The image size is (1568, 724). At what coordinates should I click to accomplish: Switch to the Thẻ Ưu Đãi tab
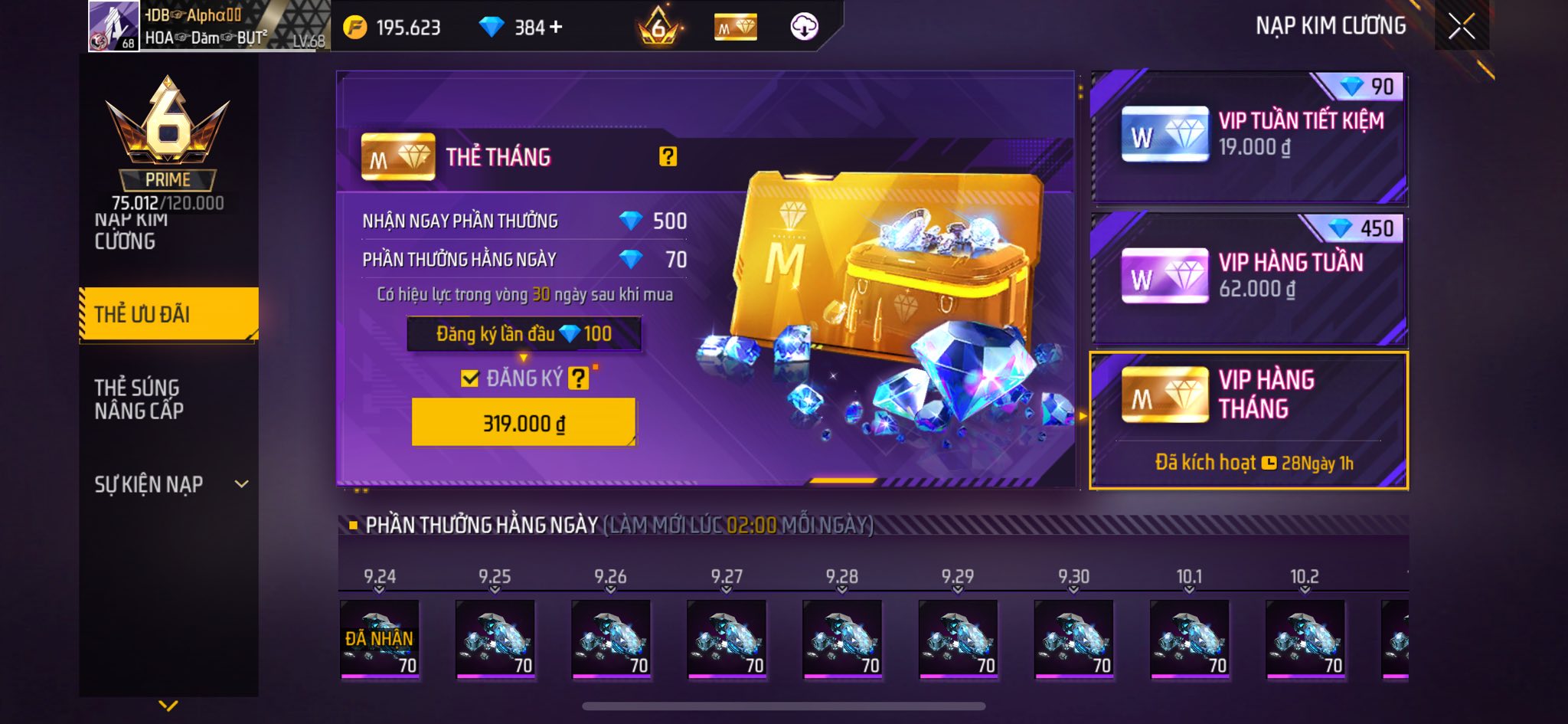coord(168,313)
